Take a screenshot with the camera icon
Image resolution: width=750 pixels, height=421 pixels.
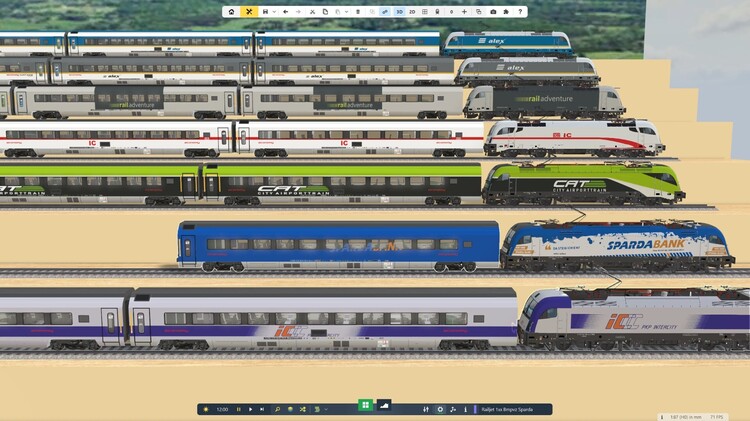(493, 12)
